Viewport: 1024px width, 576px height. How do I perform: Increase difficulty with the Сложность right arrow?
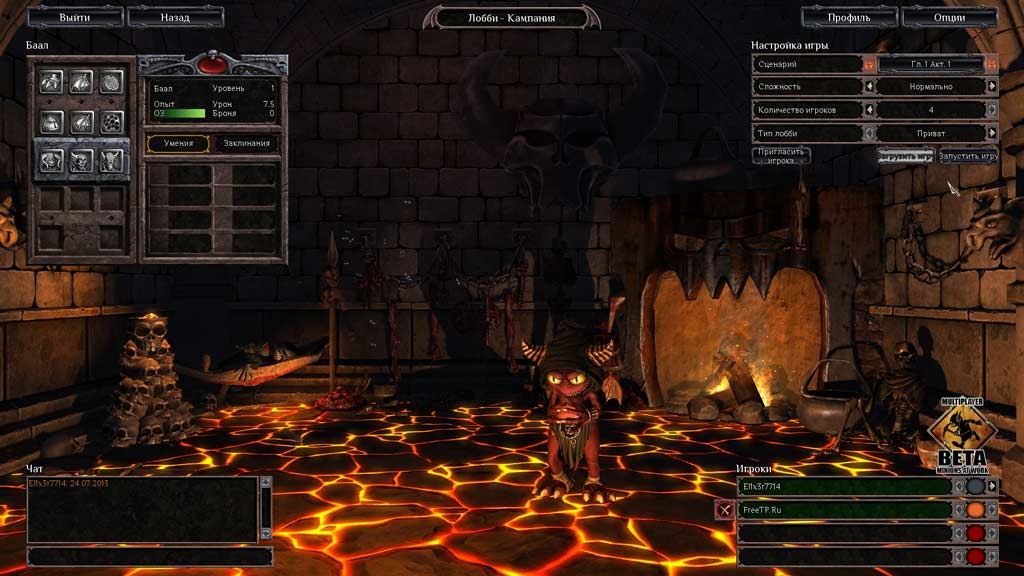tap(992, 86)
